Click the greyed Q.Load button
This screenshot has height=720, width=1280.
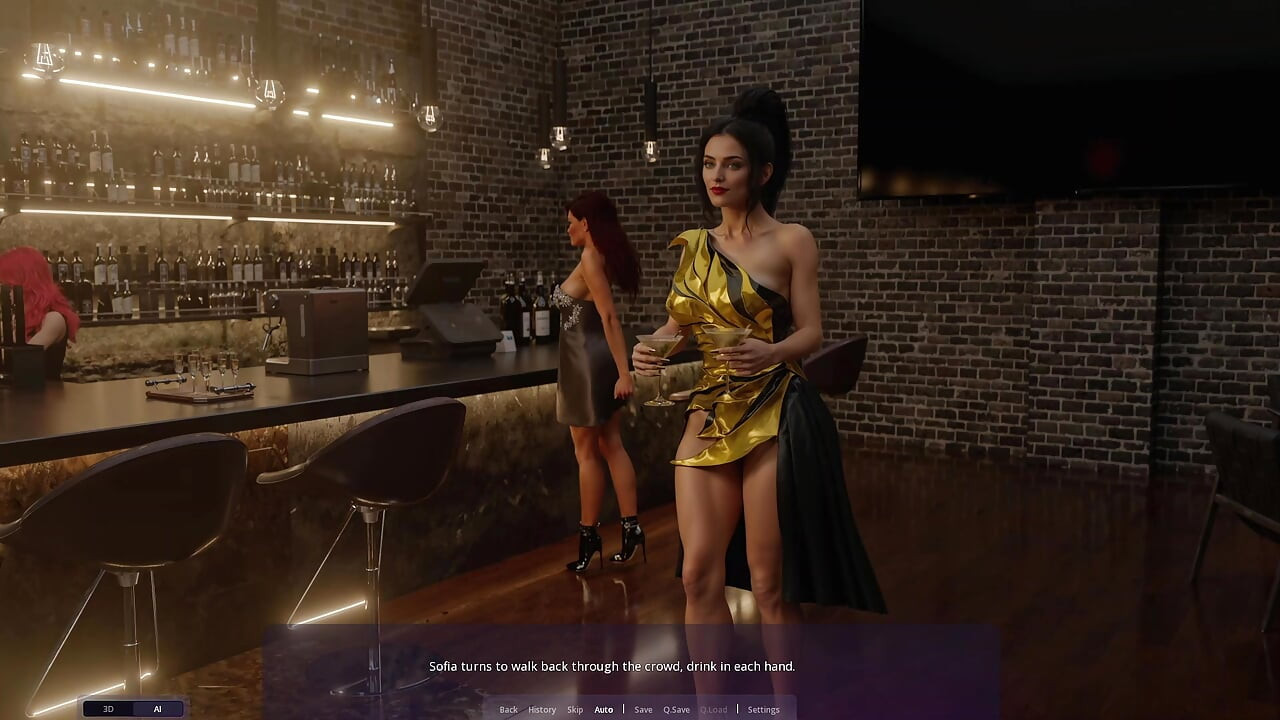point(713,710)
